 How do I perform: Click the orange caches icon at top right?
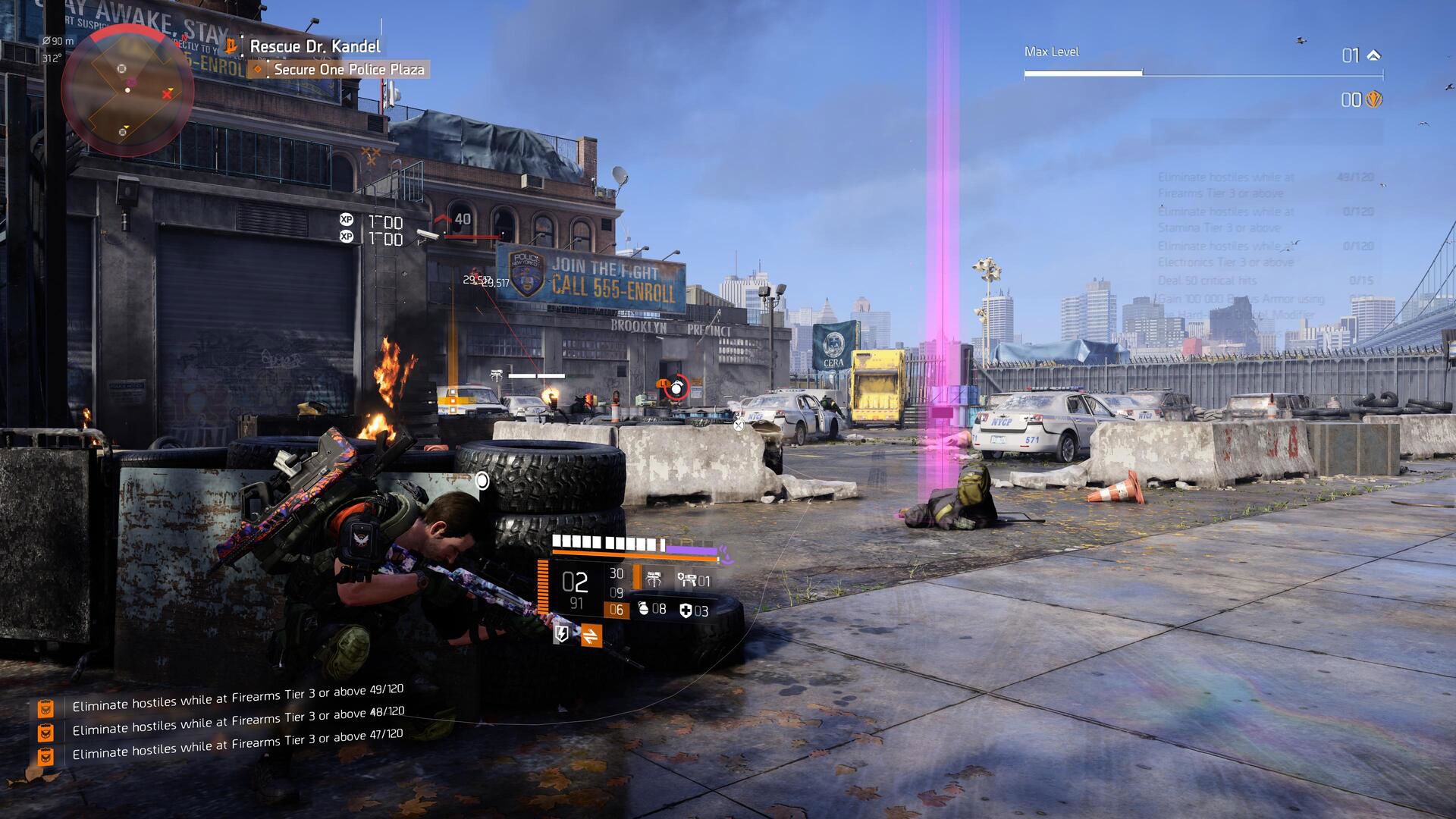(x=1373, y=99)
